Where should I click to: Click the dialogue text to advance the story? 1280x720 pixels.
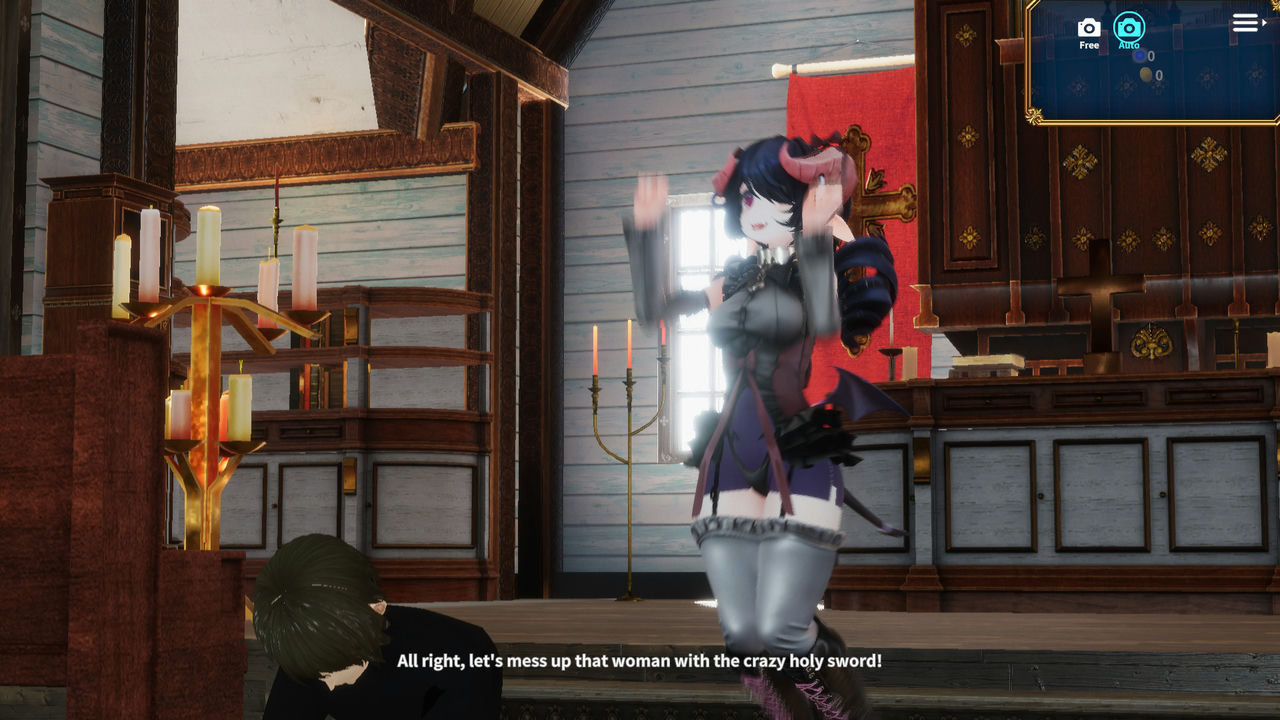(x=640, y=661)
